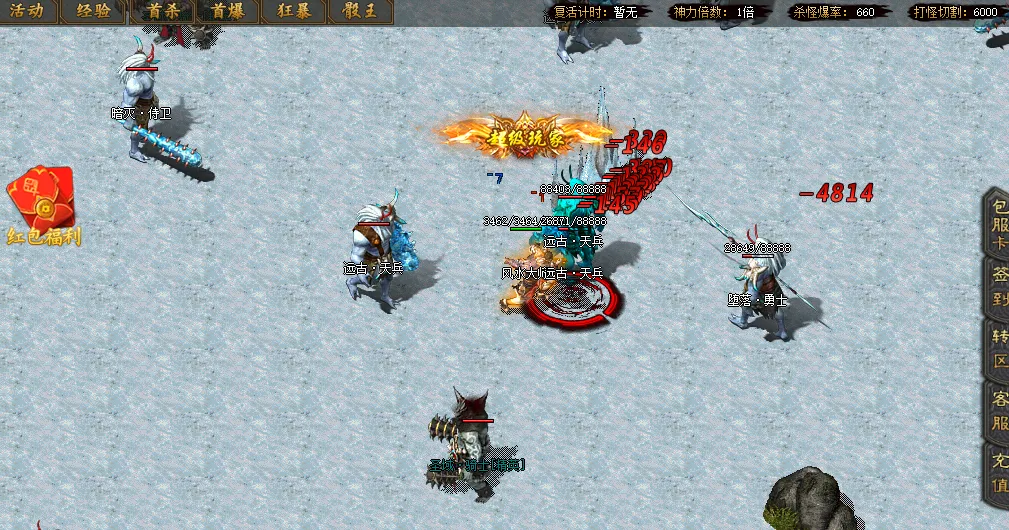
Task: Open the 充值 recharge button
Action: 997,474
